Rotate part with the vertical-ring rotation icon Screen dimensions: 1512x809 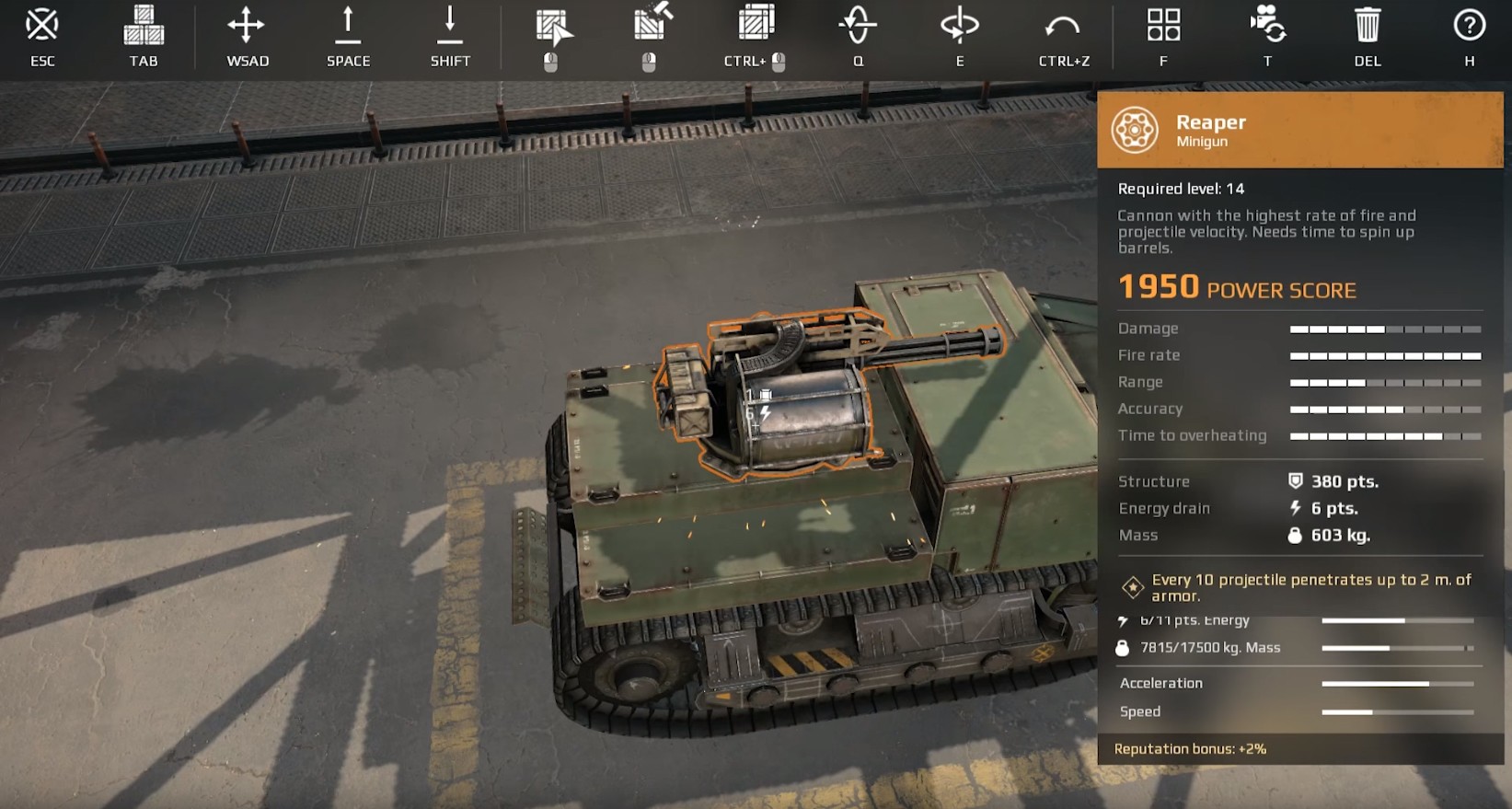pyautogui.click(x=858, y=26)
